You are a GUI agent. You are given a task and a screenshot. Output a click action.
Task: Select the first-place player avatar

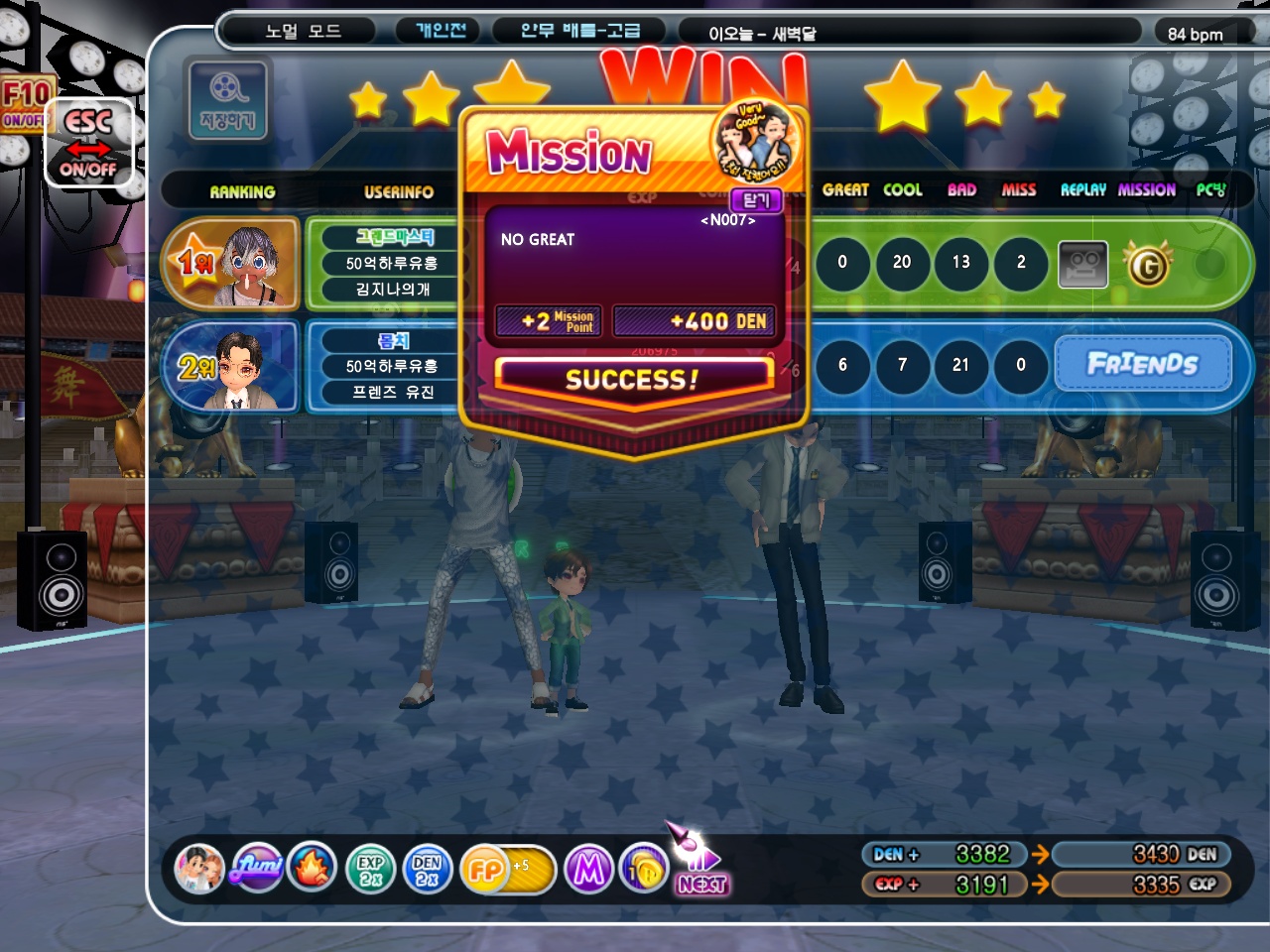250,264
